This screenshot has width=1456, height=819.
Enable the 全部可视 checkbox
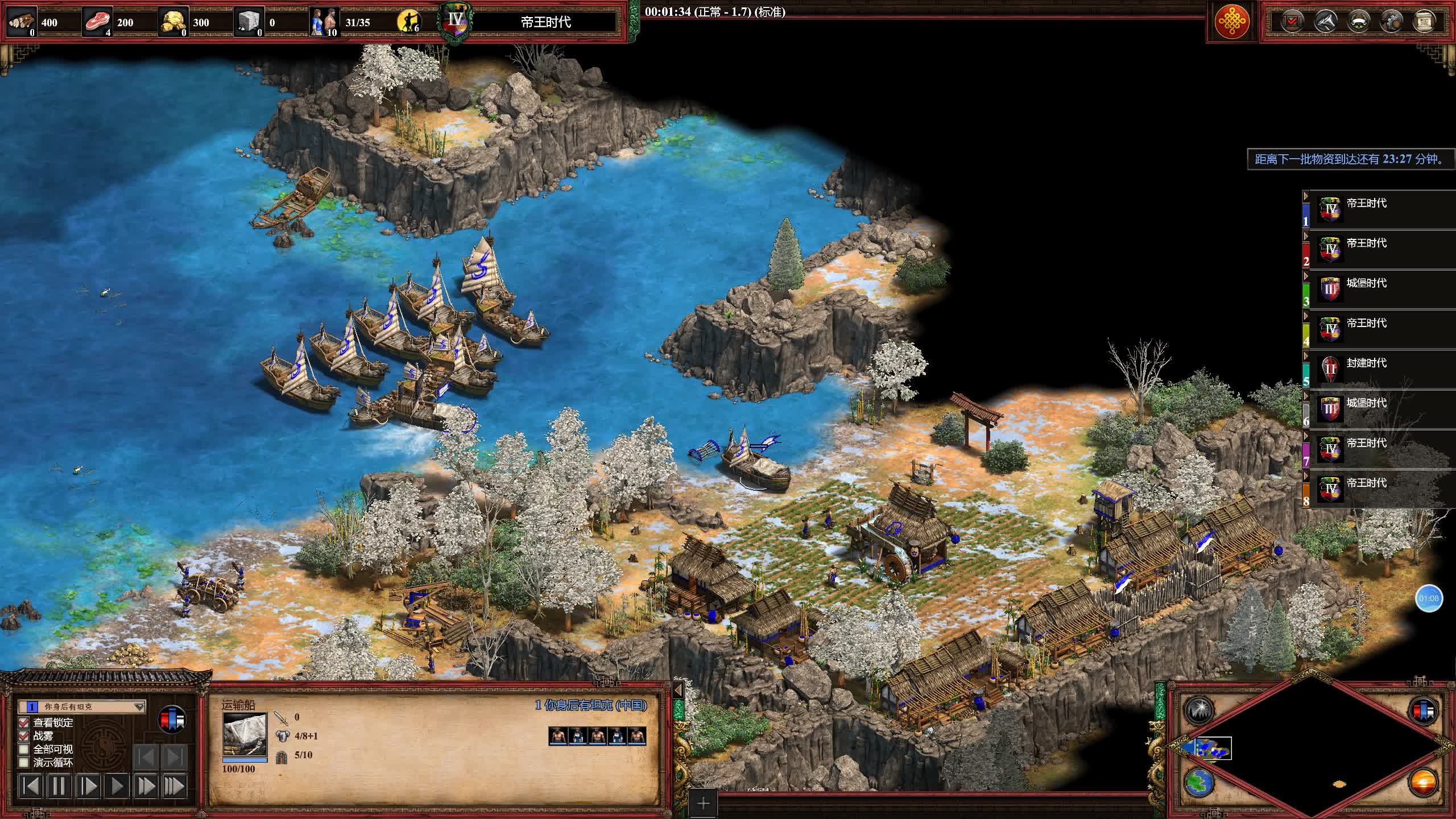tap(24, 749)
